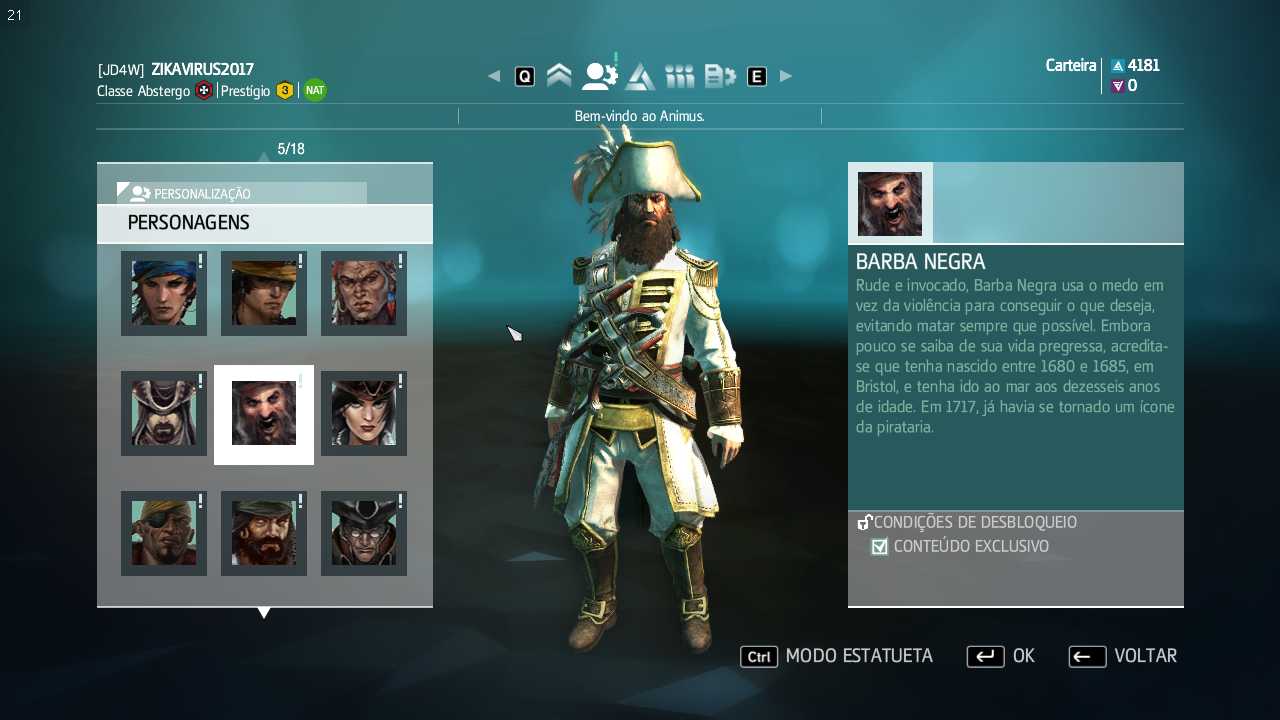Select the eyepatch character portrait
This screenshot has width=1280, height=720.
click(x=164, y=533)
